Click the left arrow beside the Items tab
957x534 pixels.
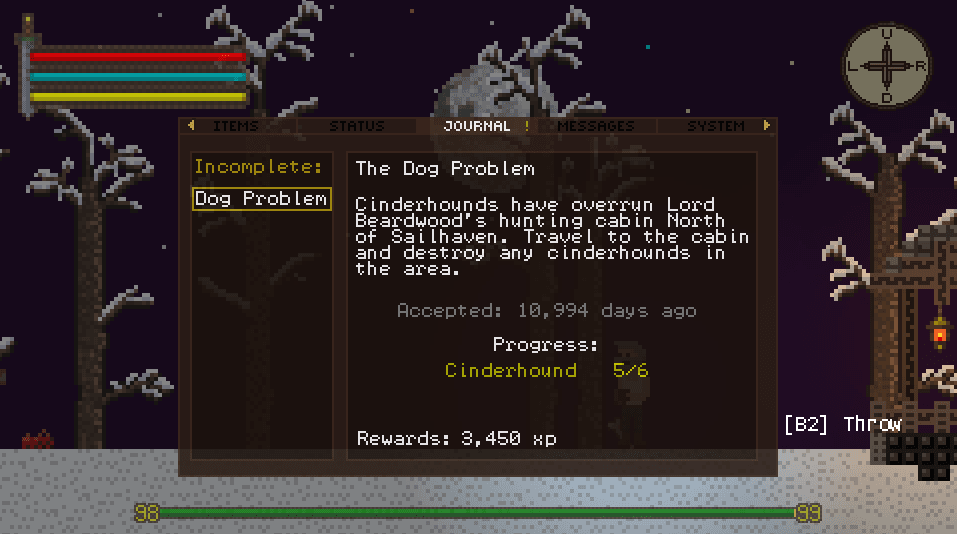tap(192, 126)
